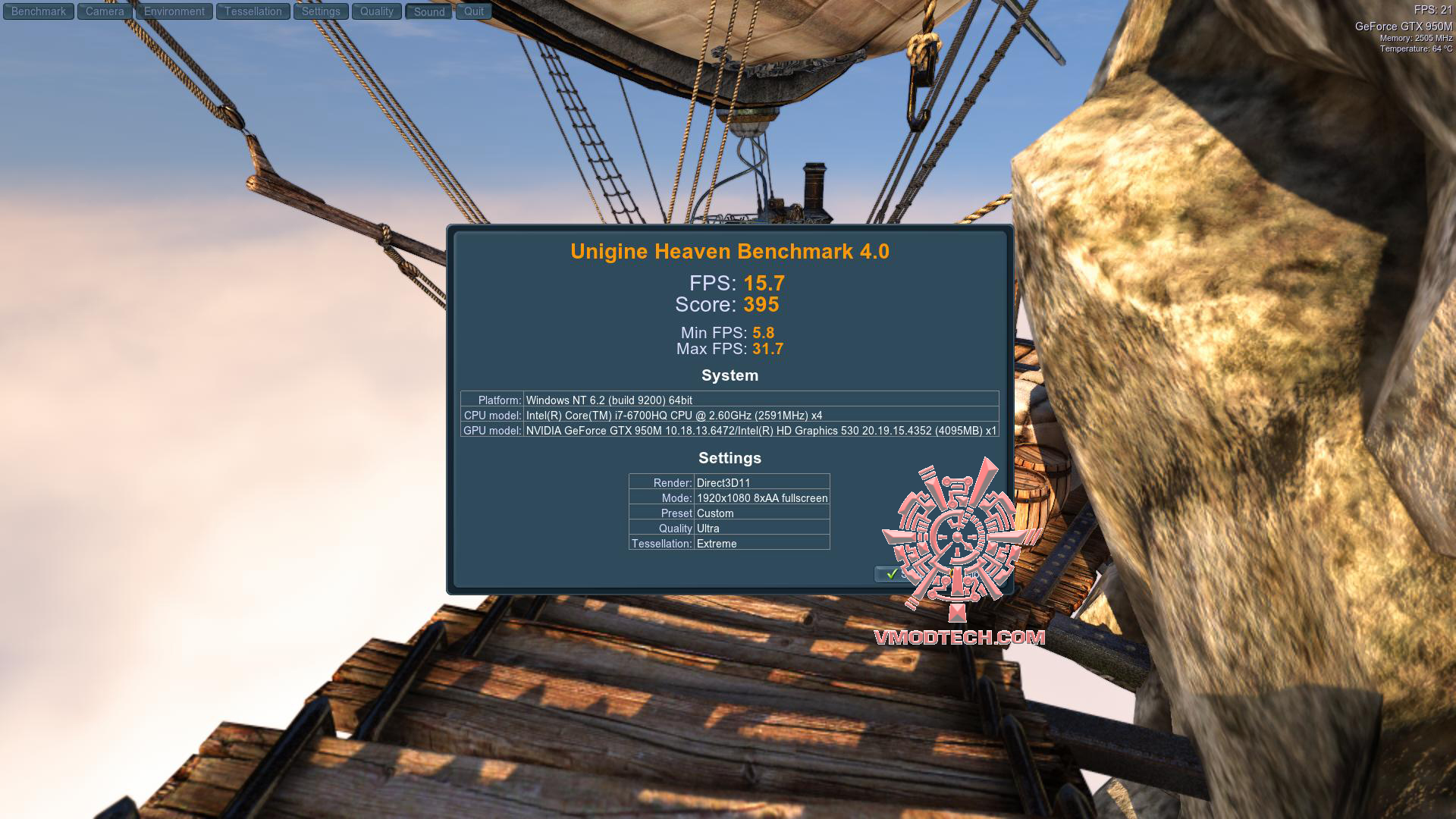Open the Benchmark menu button
This screenshot has height=819, width=1456.
point(39,11)
